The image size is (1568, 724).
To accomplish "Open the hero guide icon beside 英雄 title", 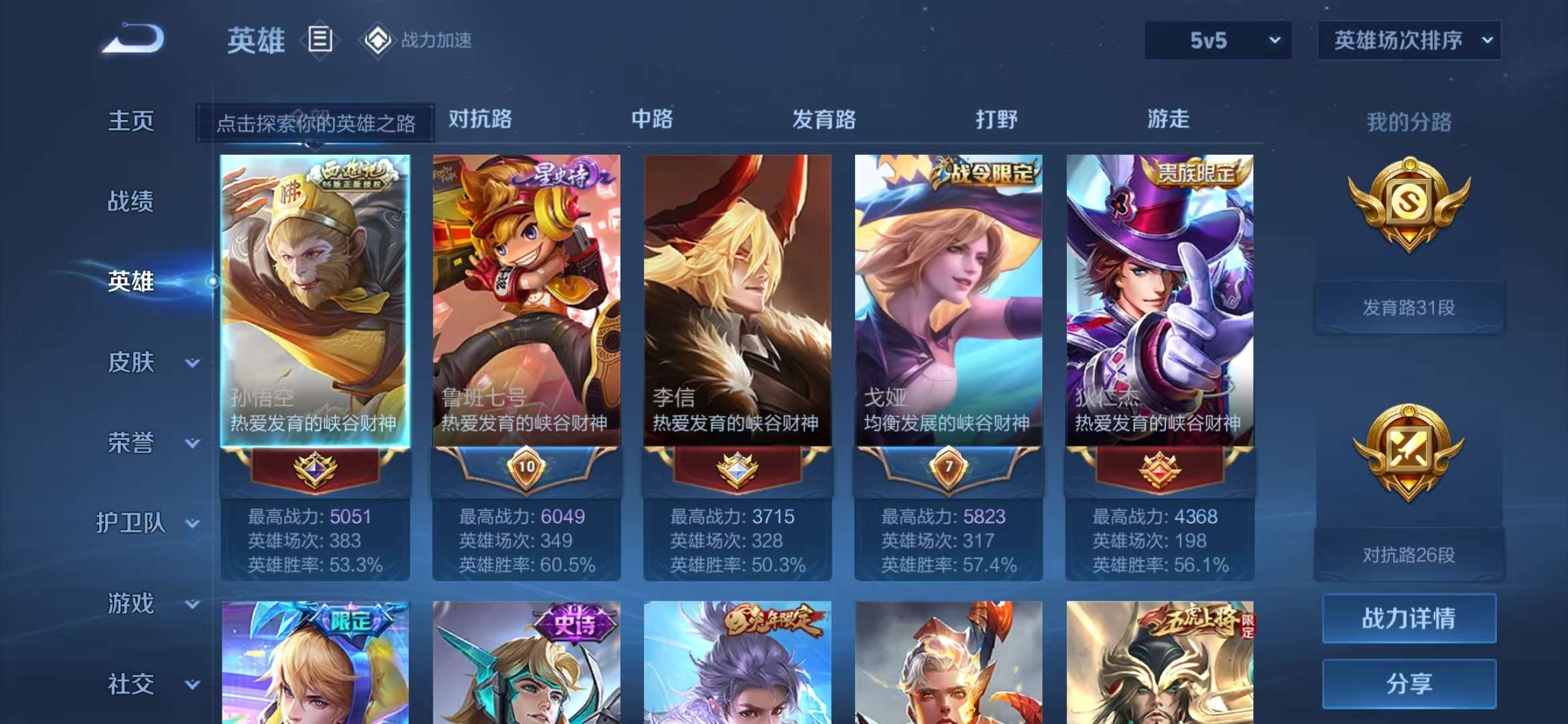I will point(321,40).
